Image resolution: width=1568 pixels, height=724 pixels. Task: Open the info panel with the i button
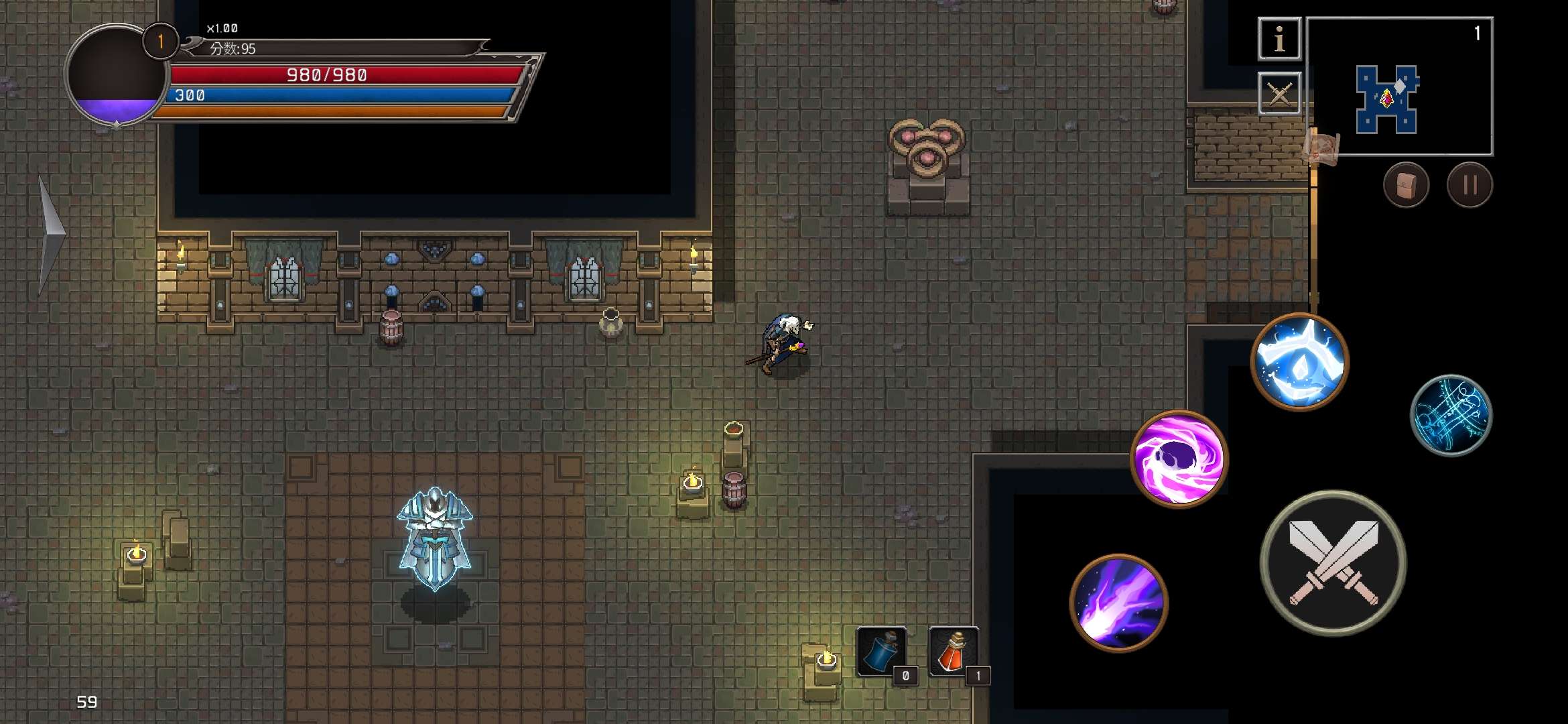click(1279, 39)
